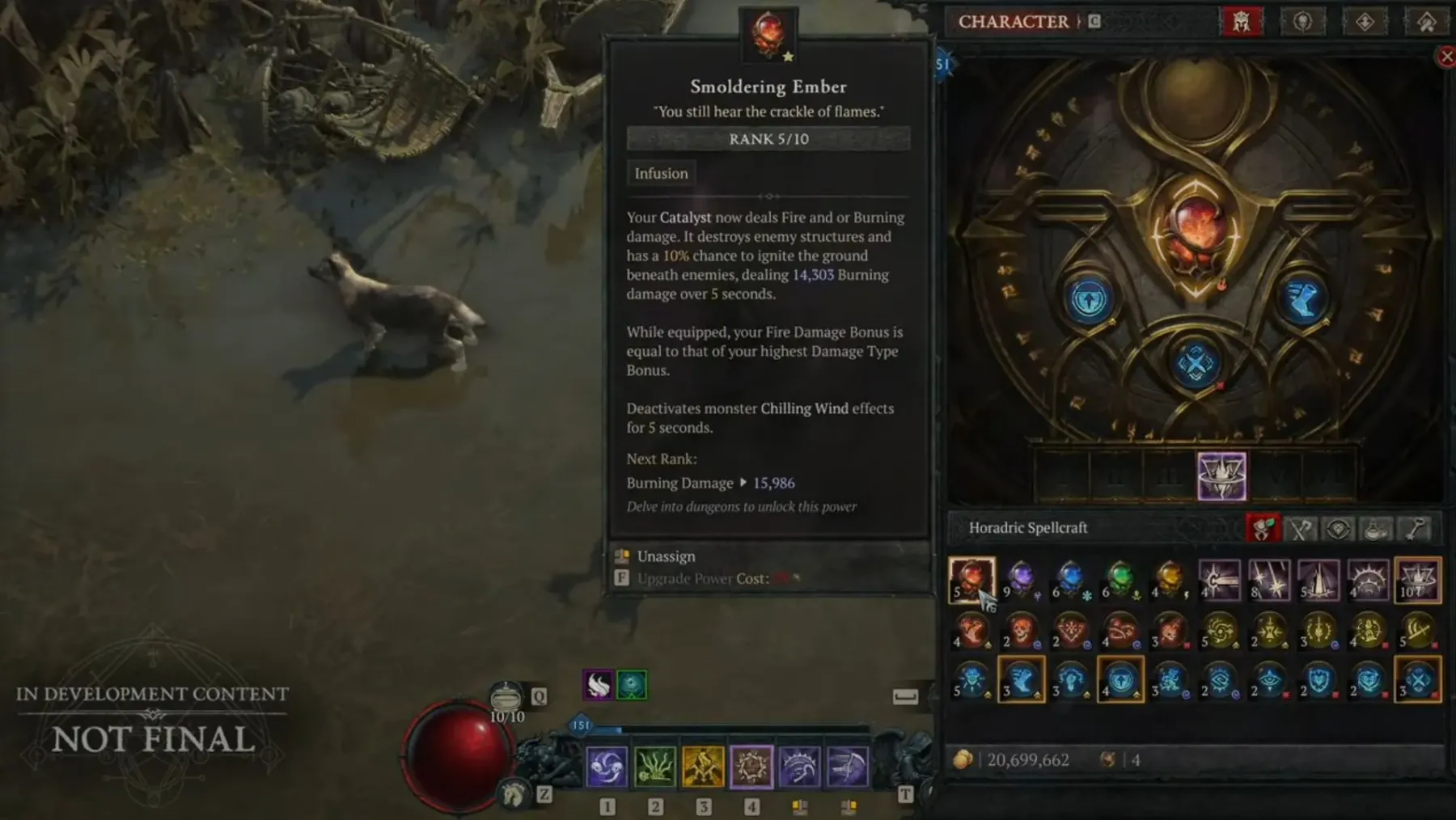
Task: Switch to the axes tab in Horadric Spellcraft
Action: (1301, 529)
